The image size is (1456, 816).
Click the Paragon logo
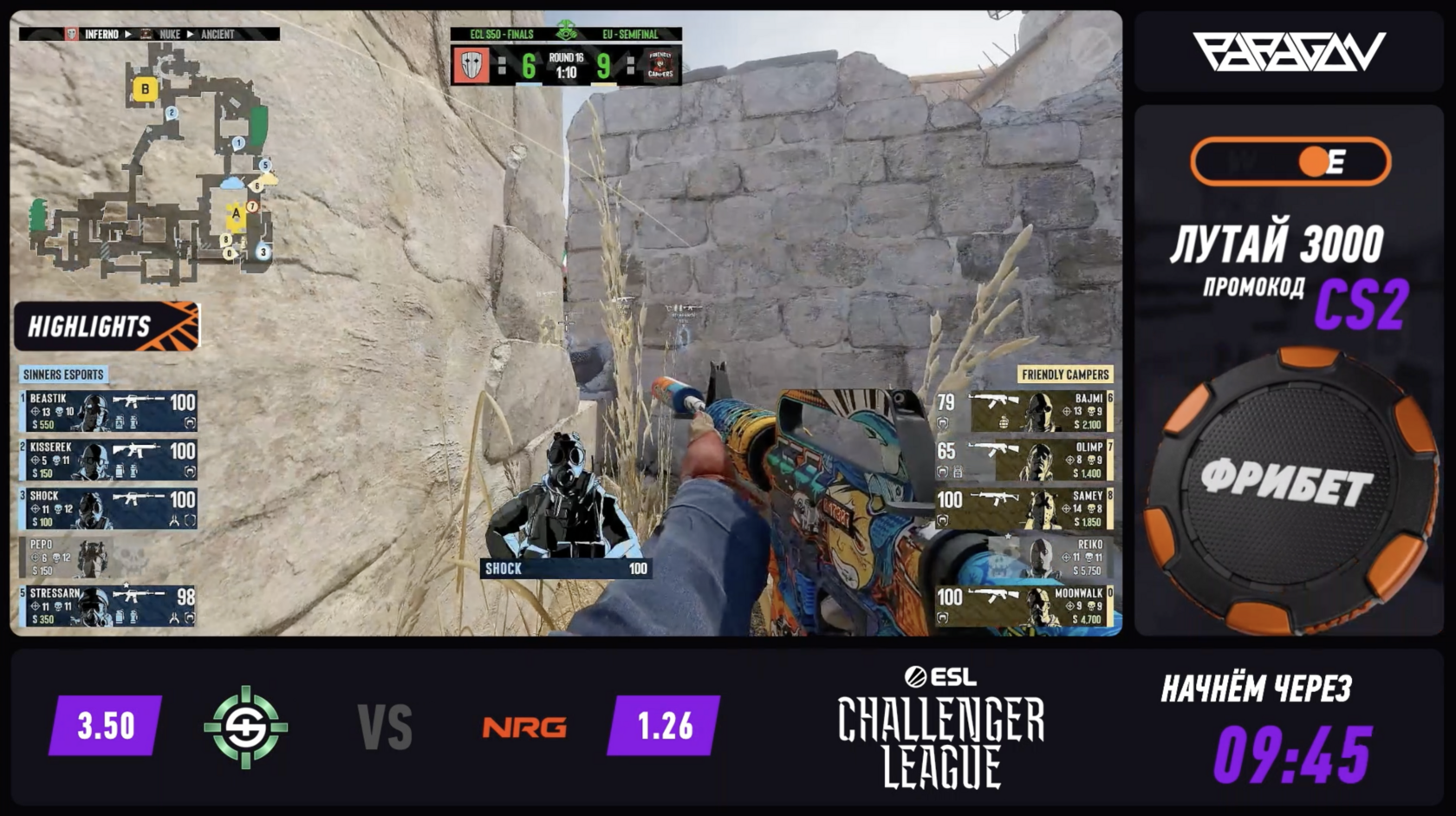point(1288,52)
